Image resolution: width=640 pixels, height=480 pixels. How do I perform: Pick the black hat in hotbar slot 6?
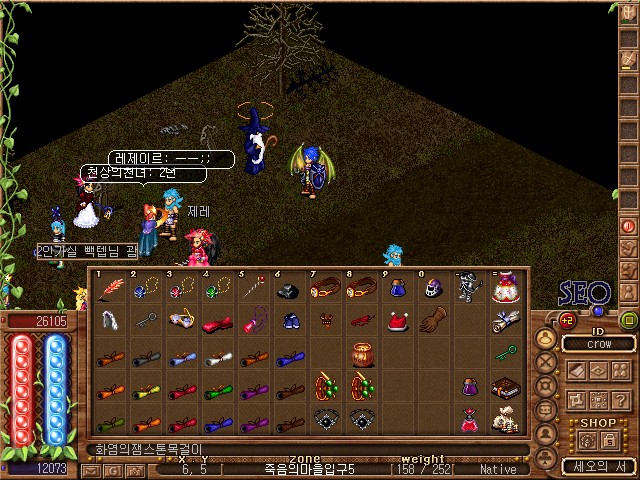click(x=289, y=290)
